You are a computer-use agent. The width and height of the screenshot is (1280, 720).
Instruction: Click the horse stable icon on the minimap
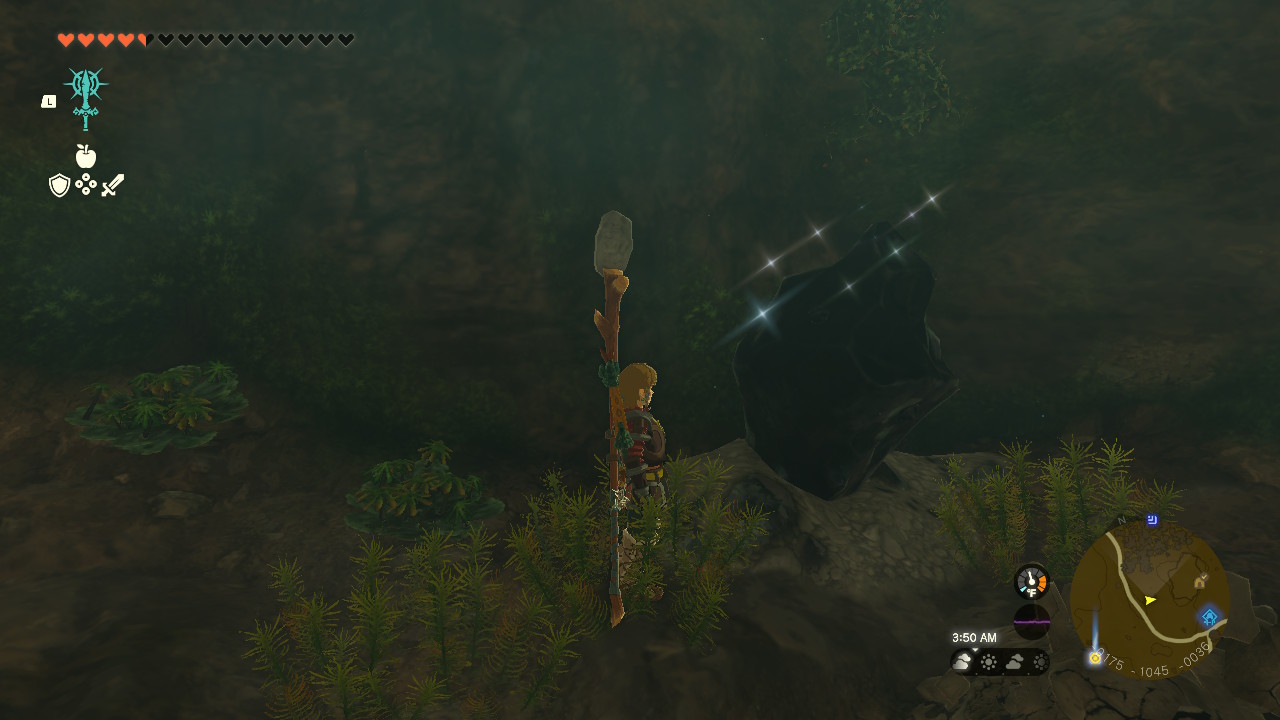click(x=1199, y=581)
